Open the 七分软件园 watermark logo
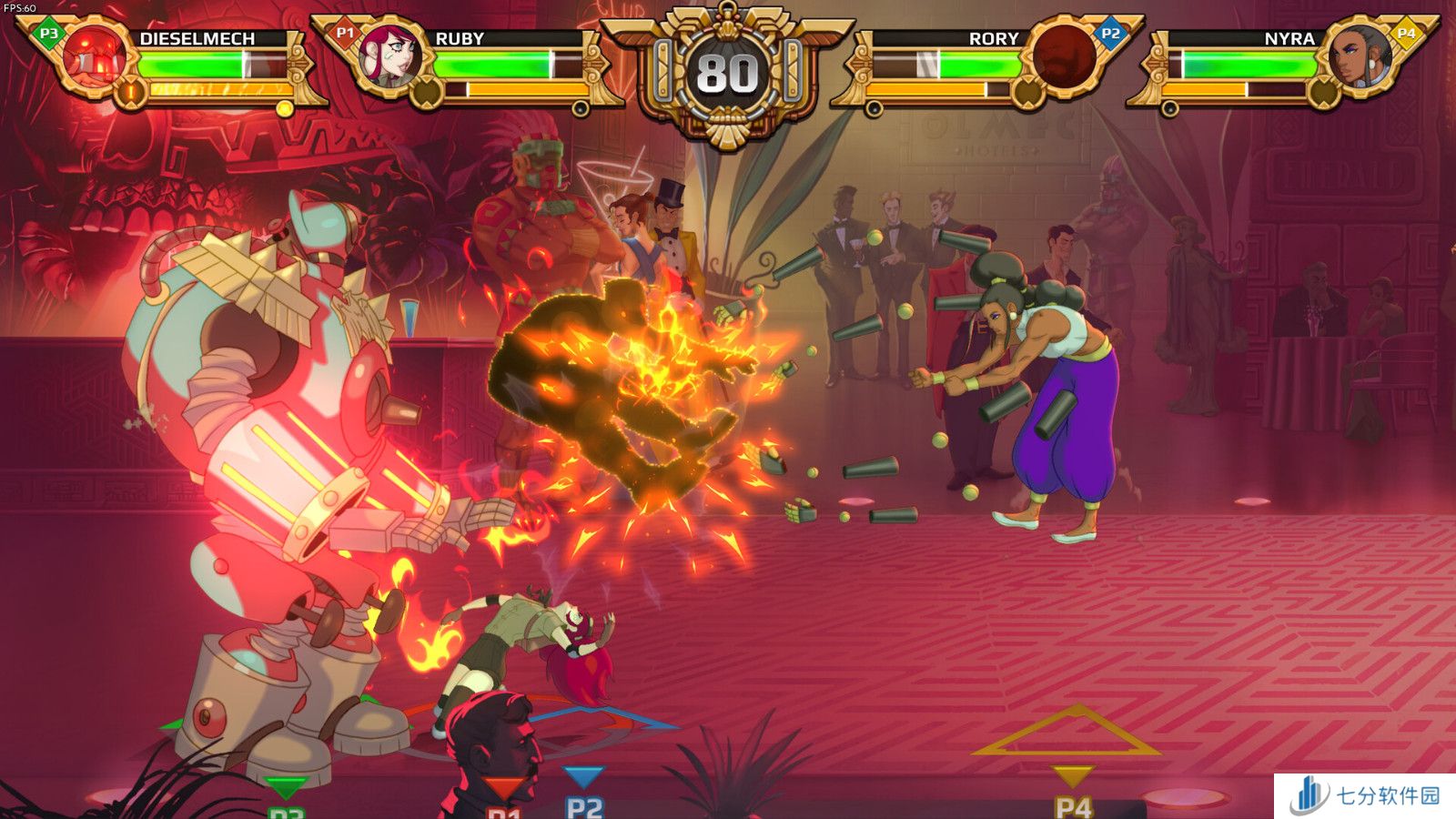Image resolution: width=1456 pixels, height=819 pixels. click(1365, 796)
